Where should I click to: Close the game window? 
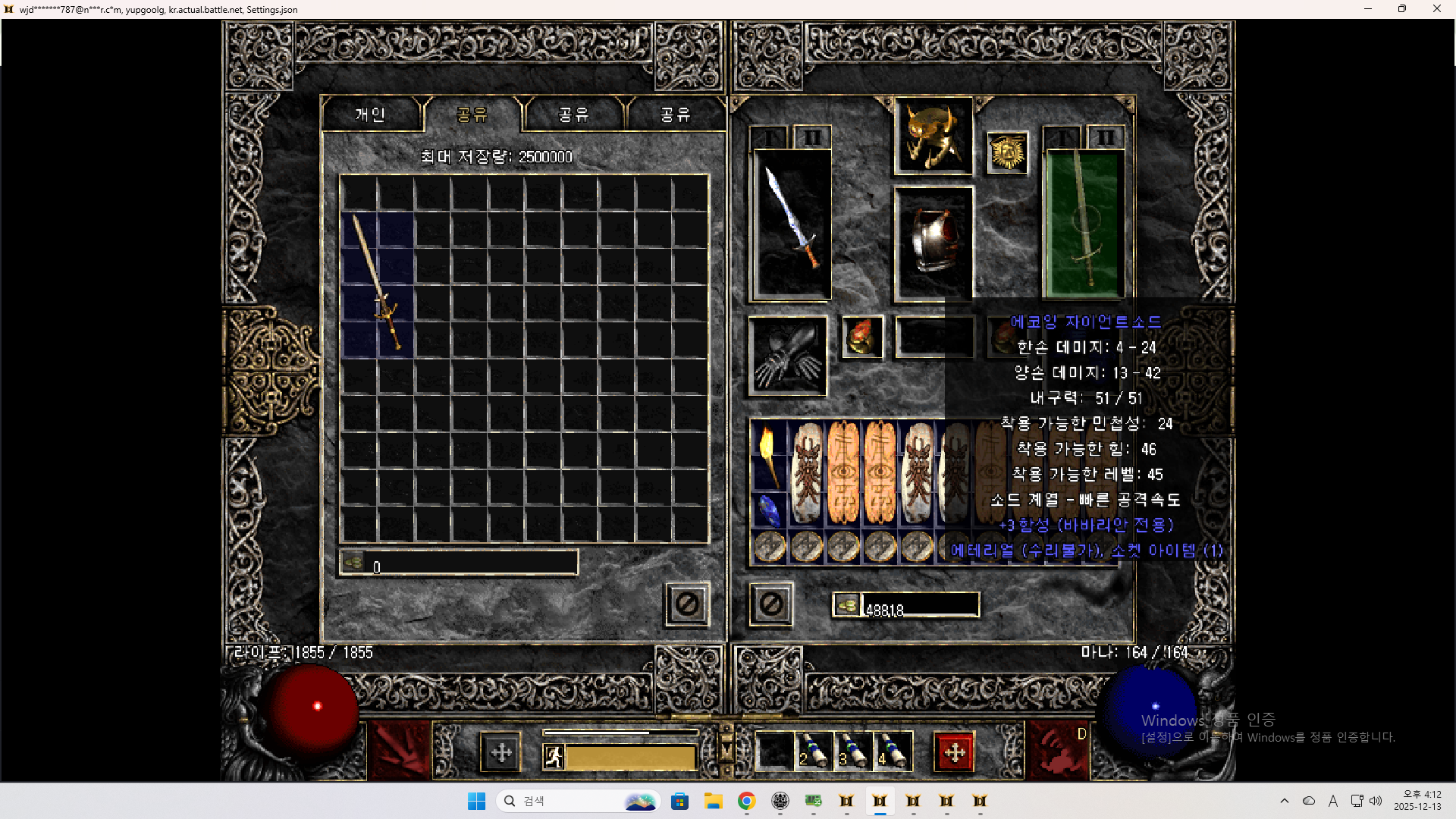pyautogui.click(x=1436, y=9)
